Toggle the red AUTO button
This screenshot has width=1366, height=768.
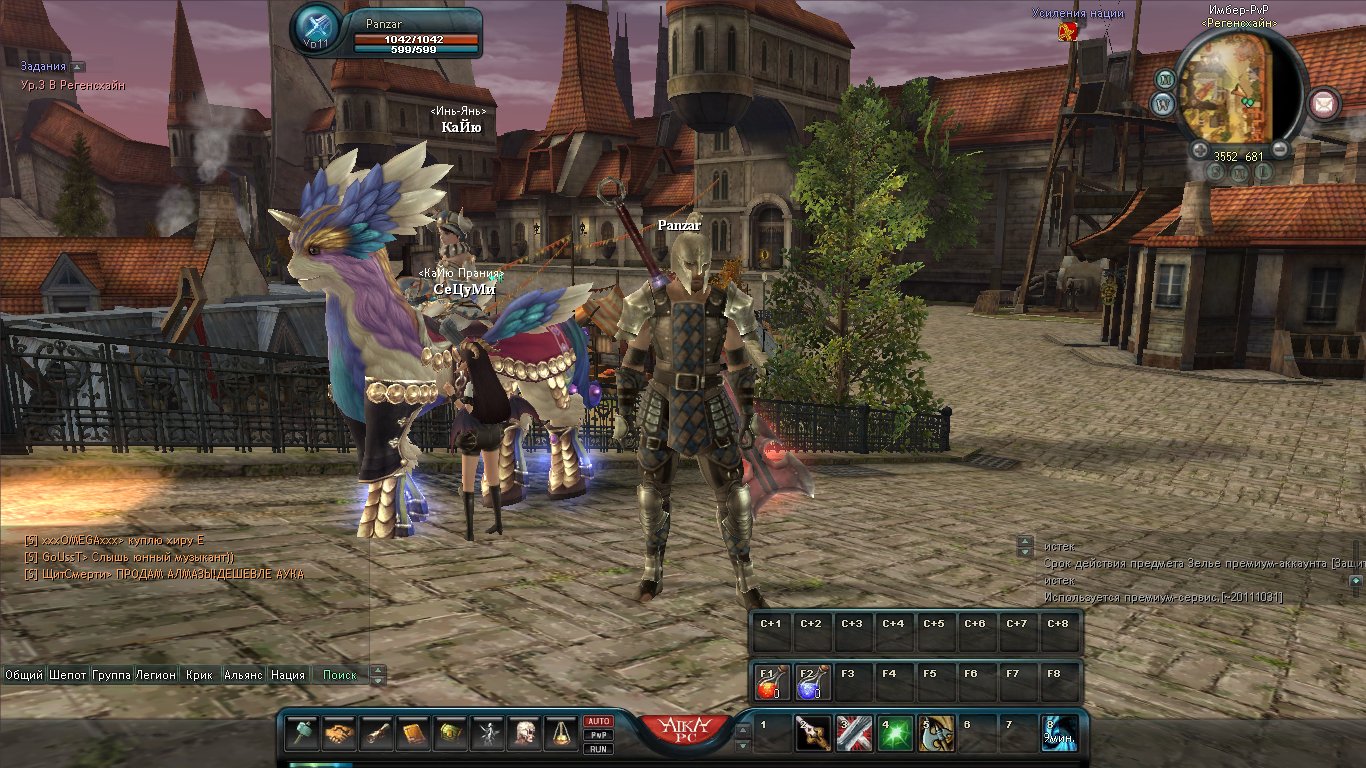(x=598, y=721)
